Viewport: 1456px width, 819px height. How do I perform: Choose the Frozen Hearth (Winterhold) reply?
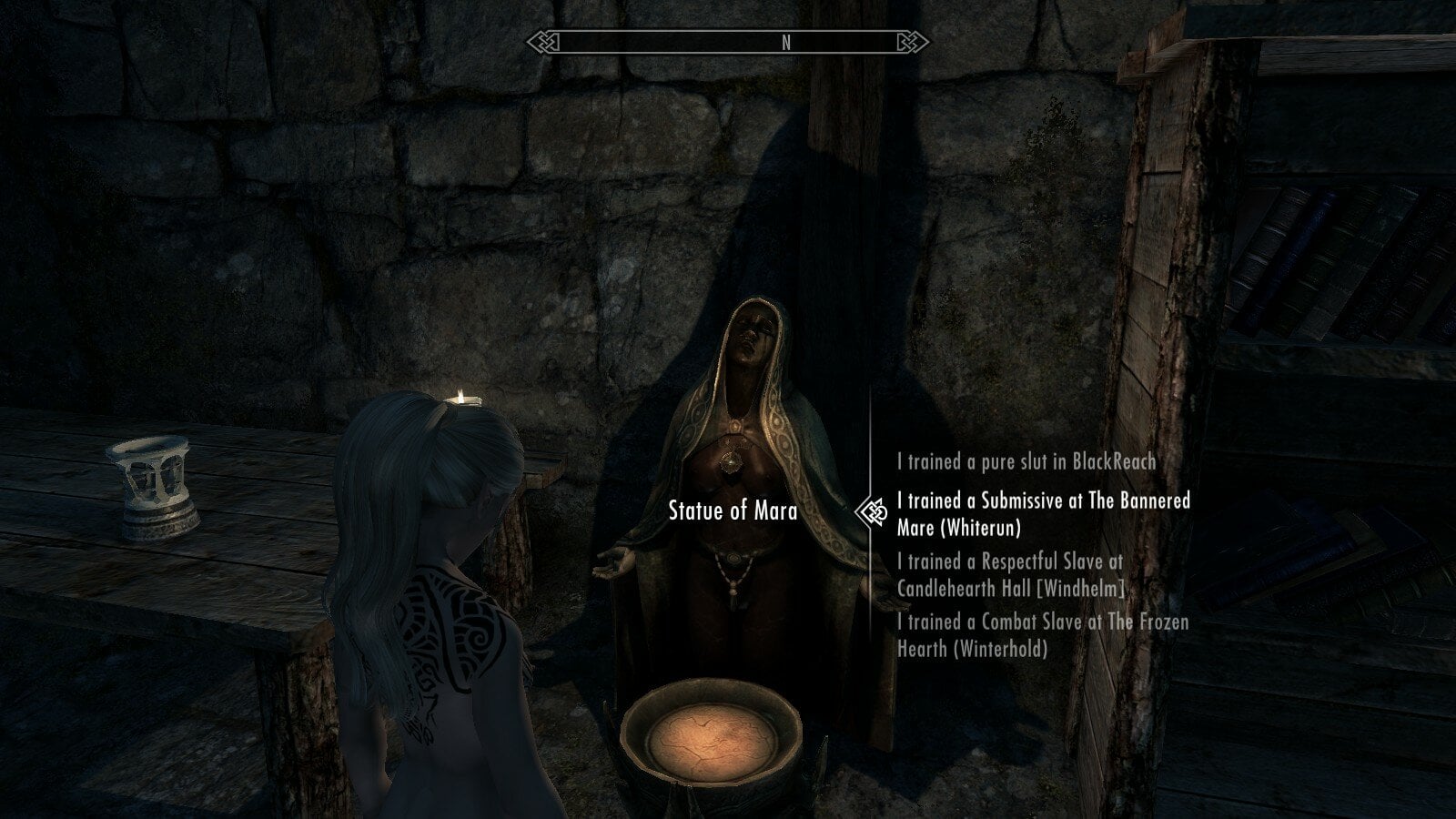click(1042, 635)
